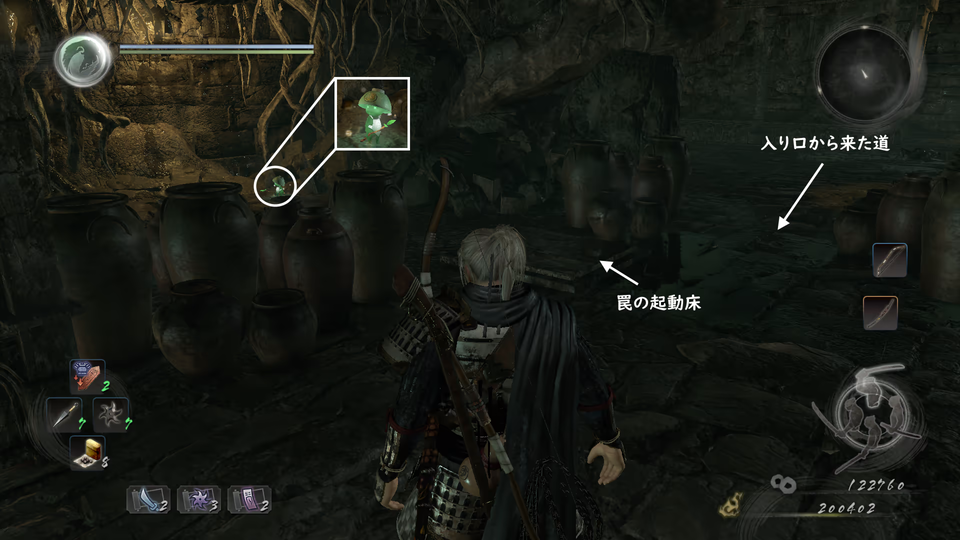Activate the purple shuriken scroll slot
960x540 pixels.
(x=195, y=500)
